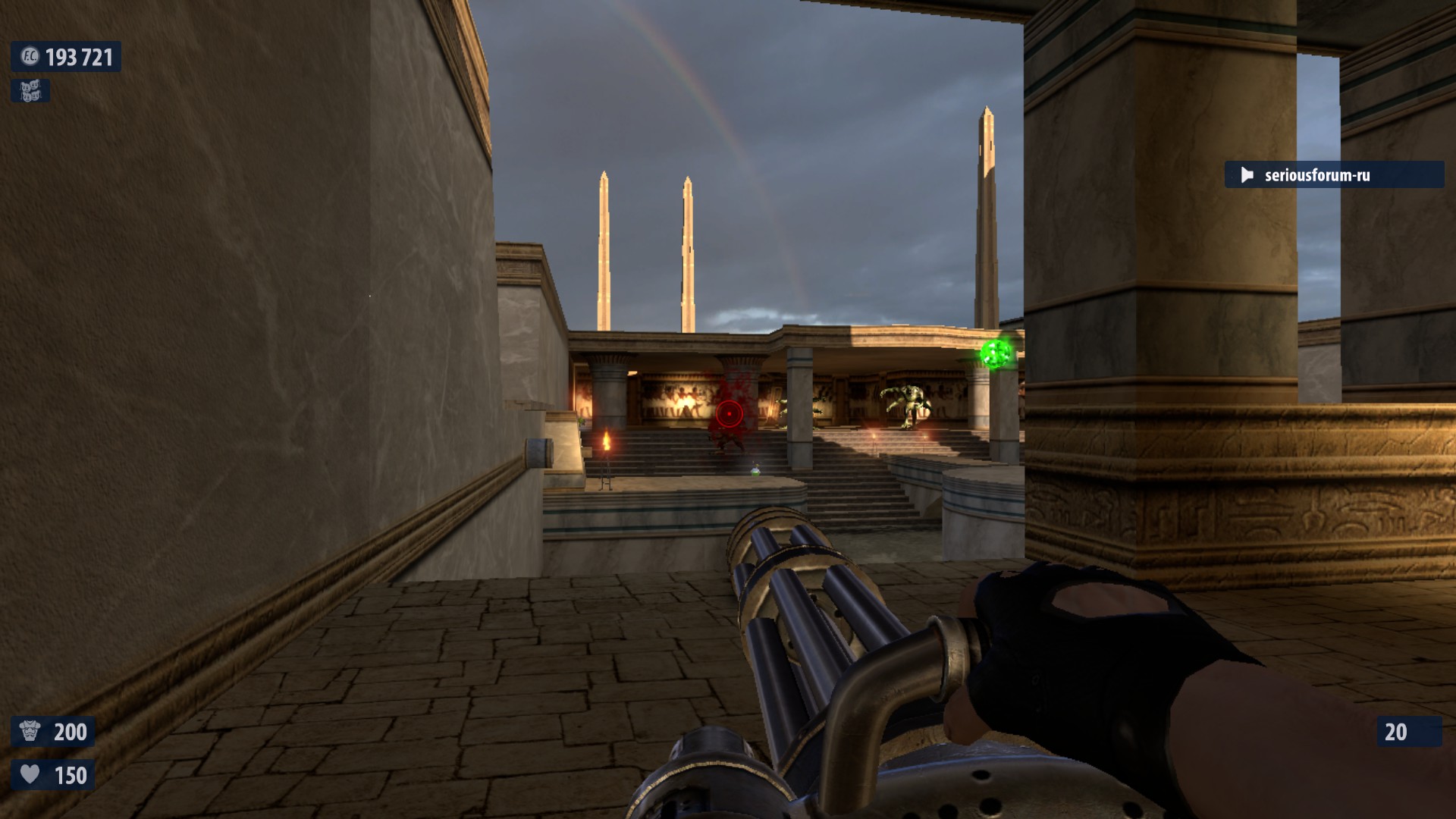Click the masks icon below the score
The width and height of the screenshot is (1456, 819).
tap(30, 92)
